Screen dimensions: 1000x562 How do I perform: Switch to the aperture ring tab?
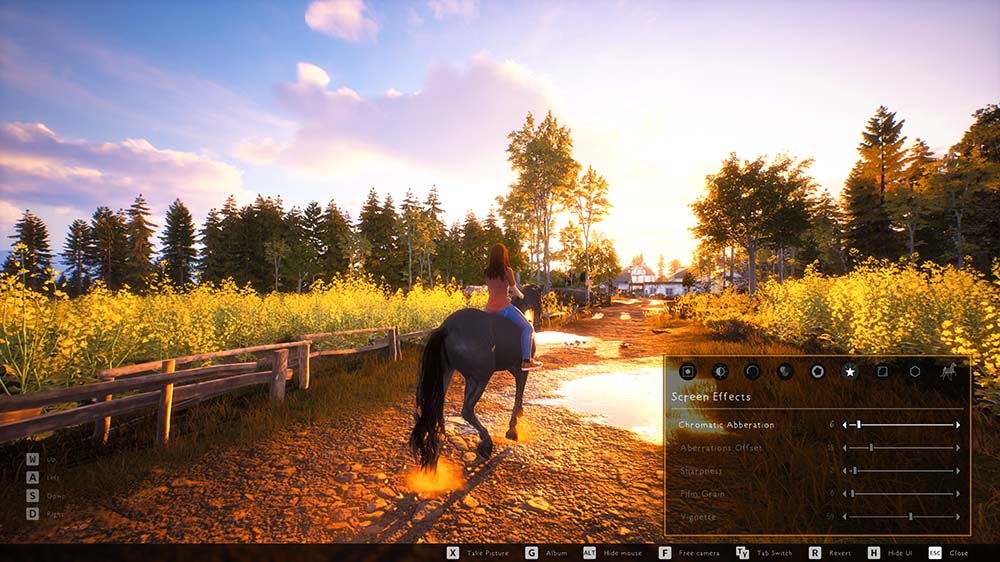point(817,371)
